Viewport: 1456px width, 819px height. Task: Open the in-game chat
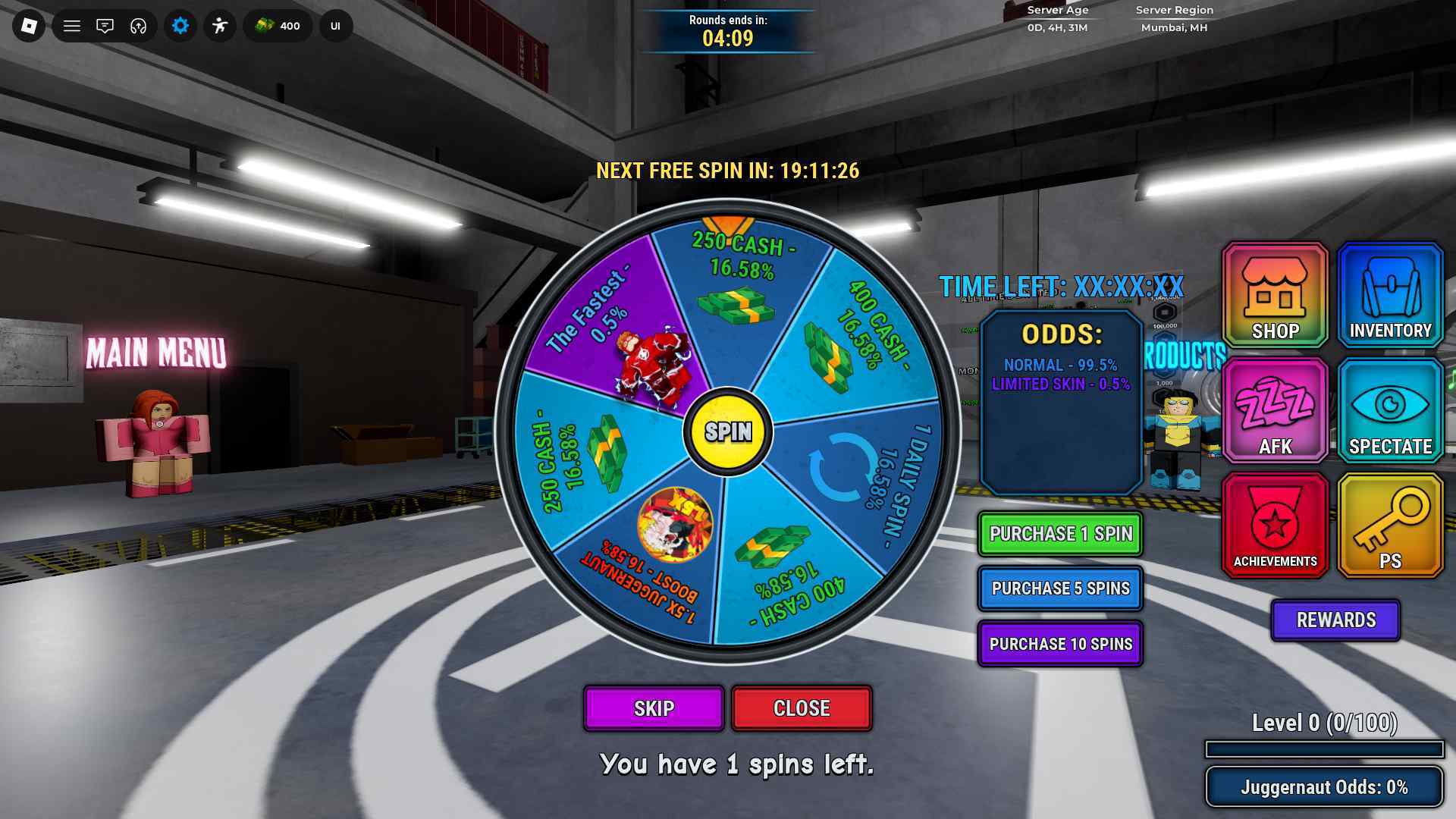pyautogui.click(x=105, y=27)
